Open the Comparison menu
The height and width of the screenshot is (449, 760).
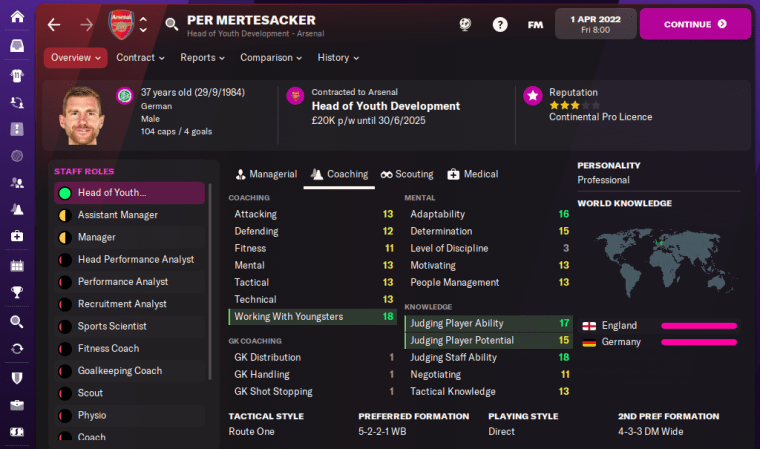click(x=272, y=58)
